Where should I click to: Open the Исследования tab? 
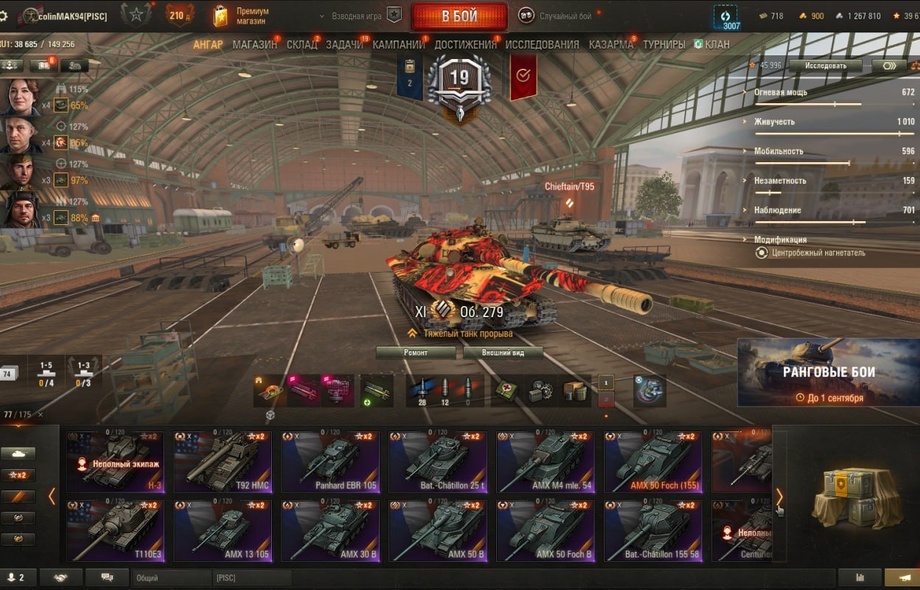541,45
